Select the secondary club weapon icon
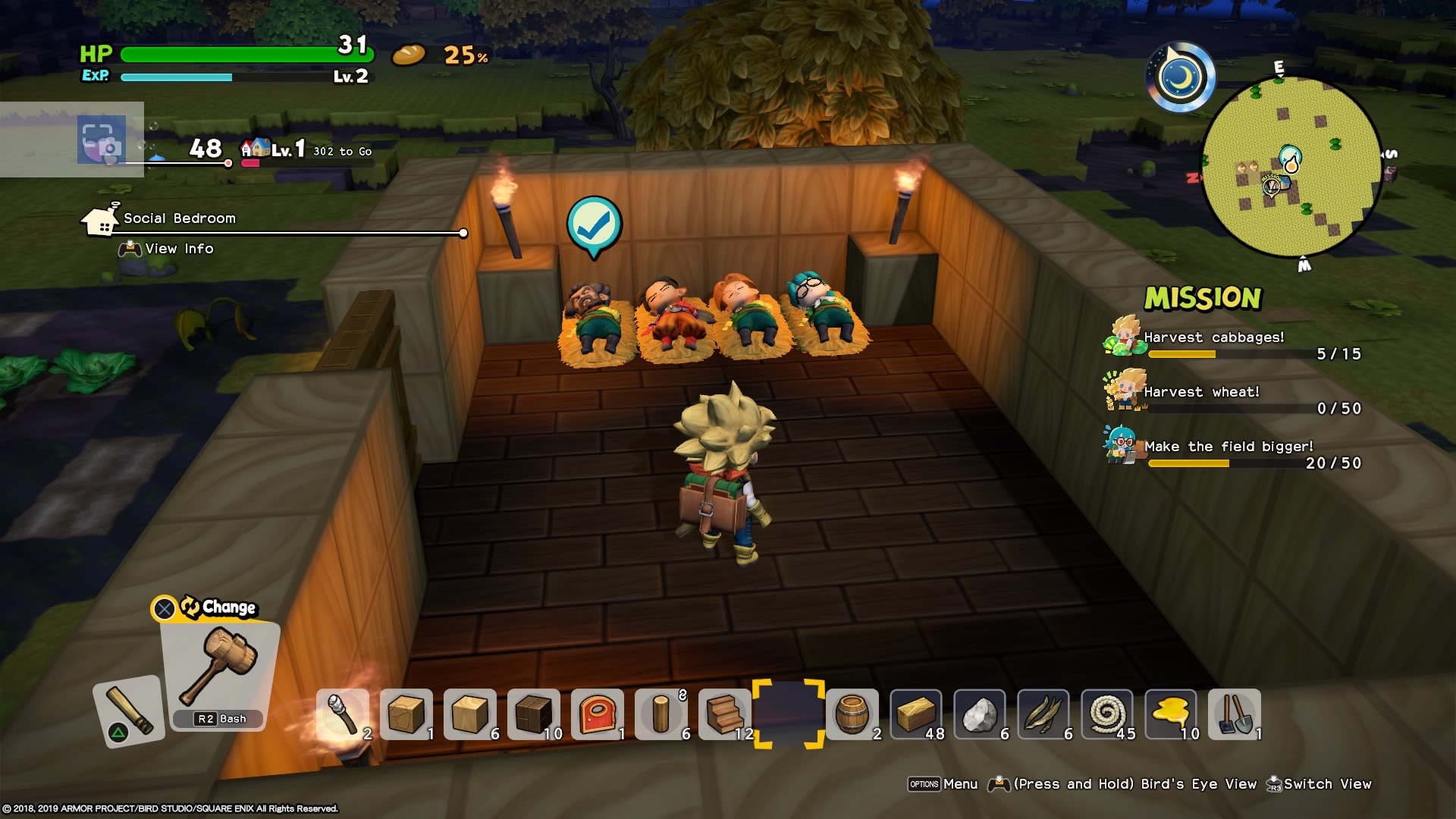Image resolution: width=1456 pixels, height=819 pixels. 127,710
